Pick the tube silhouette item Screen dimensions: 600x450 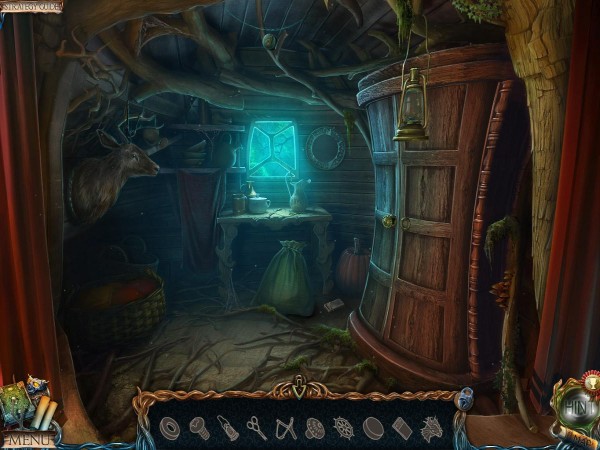(x=228, y=428)
